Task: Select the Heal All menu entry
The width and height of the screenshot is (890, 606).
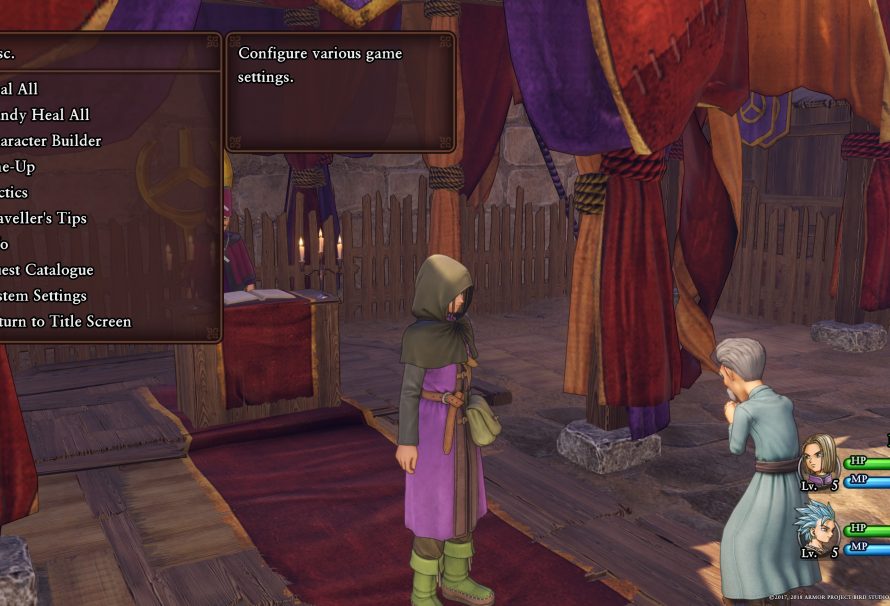Action: point(20,89)
